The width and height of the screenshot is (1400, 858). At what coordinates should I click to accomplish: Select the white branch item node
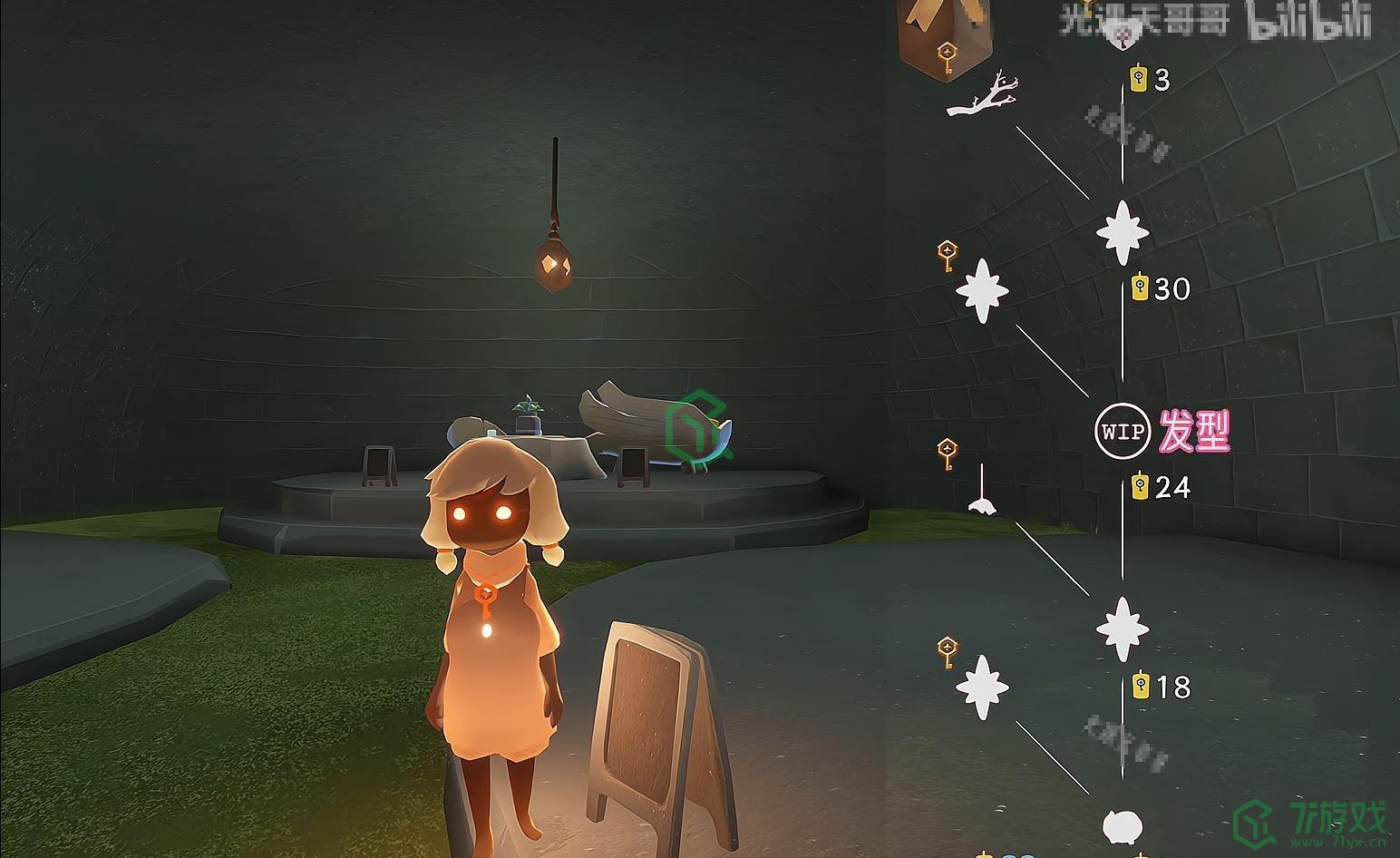(983, 96)
